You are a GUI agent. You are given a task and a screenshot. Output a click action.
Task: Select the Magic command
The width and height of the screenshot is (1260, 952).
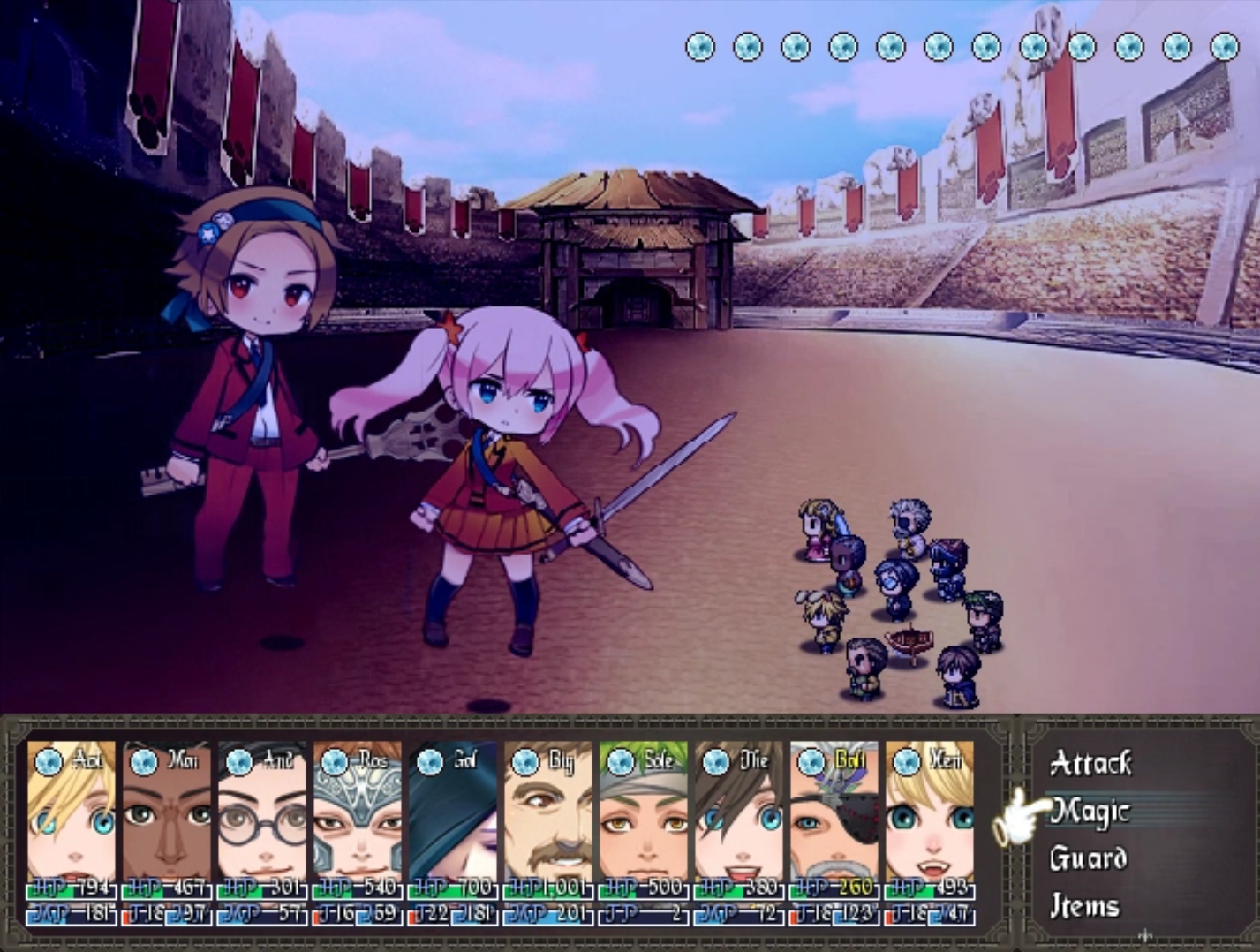click(x=1091, y=811)
